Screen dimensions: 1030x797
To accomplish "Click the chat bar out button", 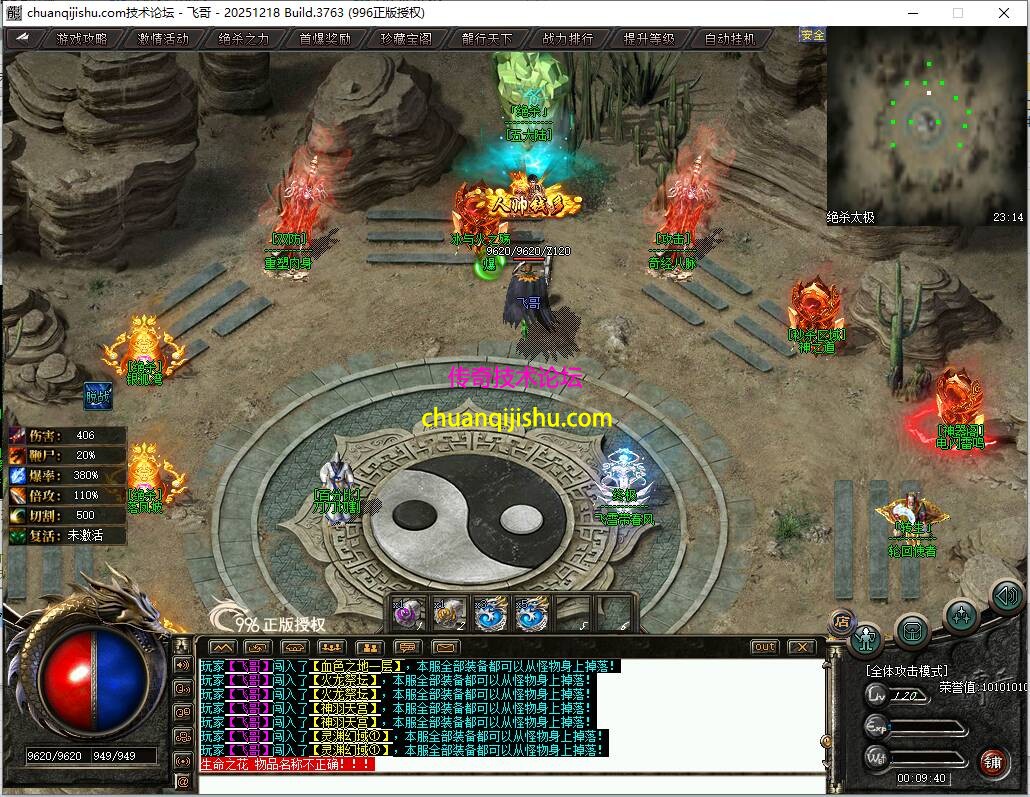I will pyautogui.click(x=764, y=647).
